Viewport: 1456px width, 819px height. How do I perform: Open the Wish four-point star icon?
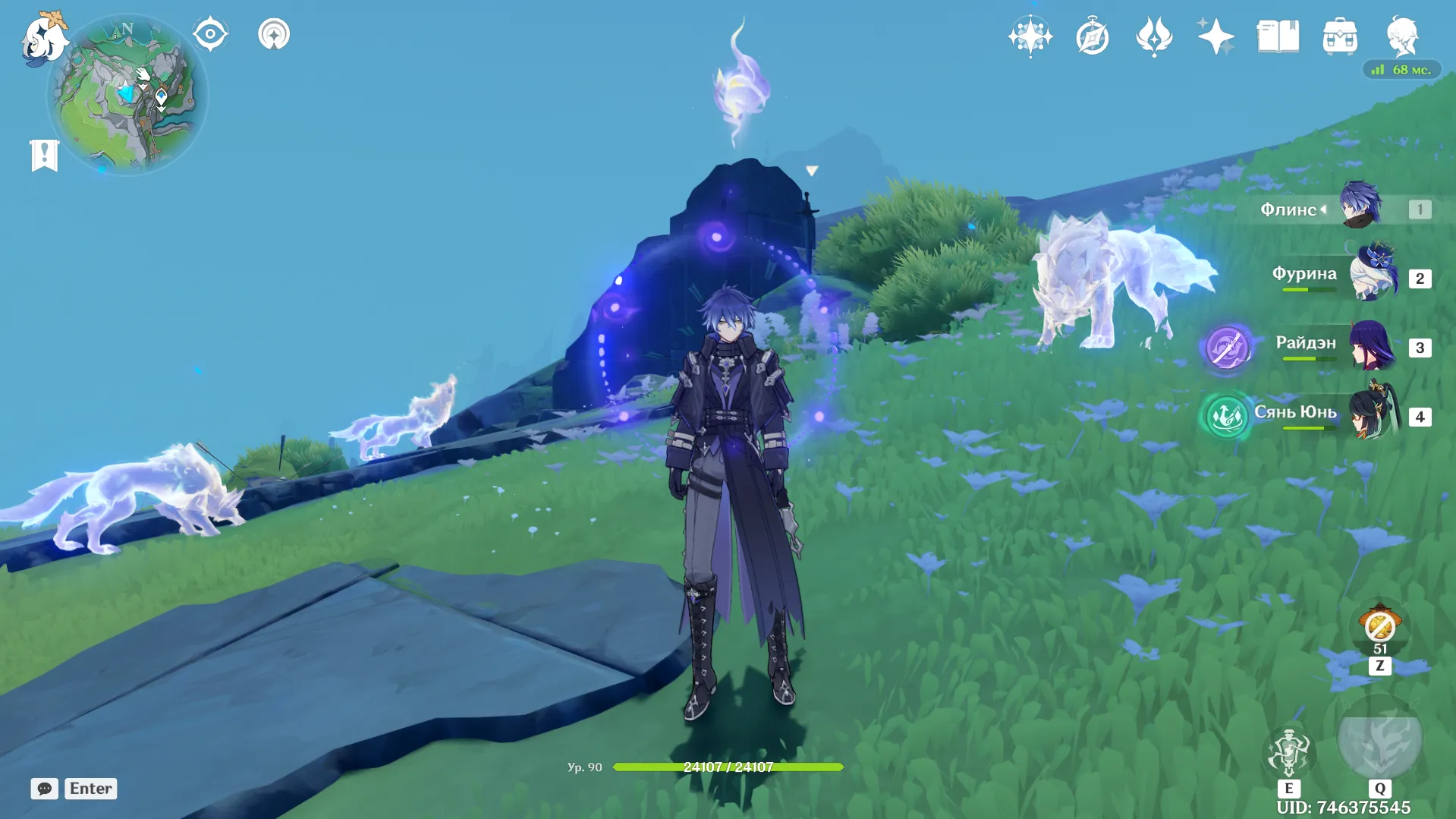[x=1030, y=36]
